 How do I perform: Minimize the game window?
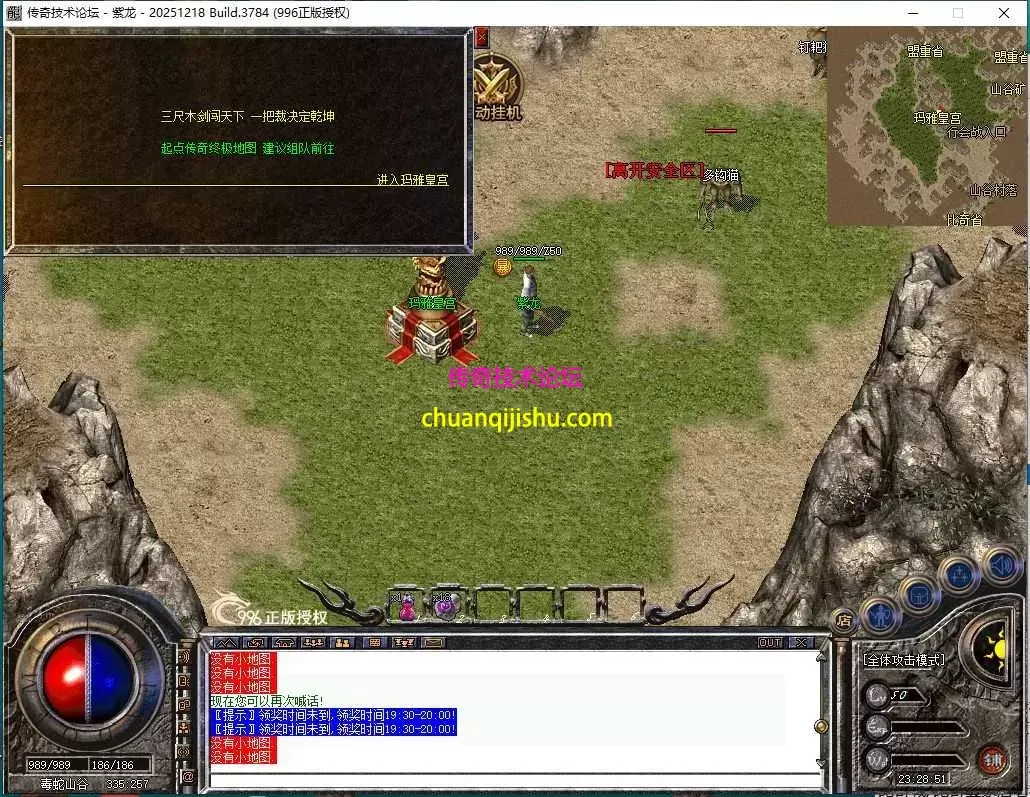[x=911, y=13]
